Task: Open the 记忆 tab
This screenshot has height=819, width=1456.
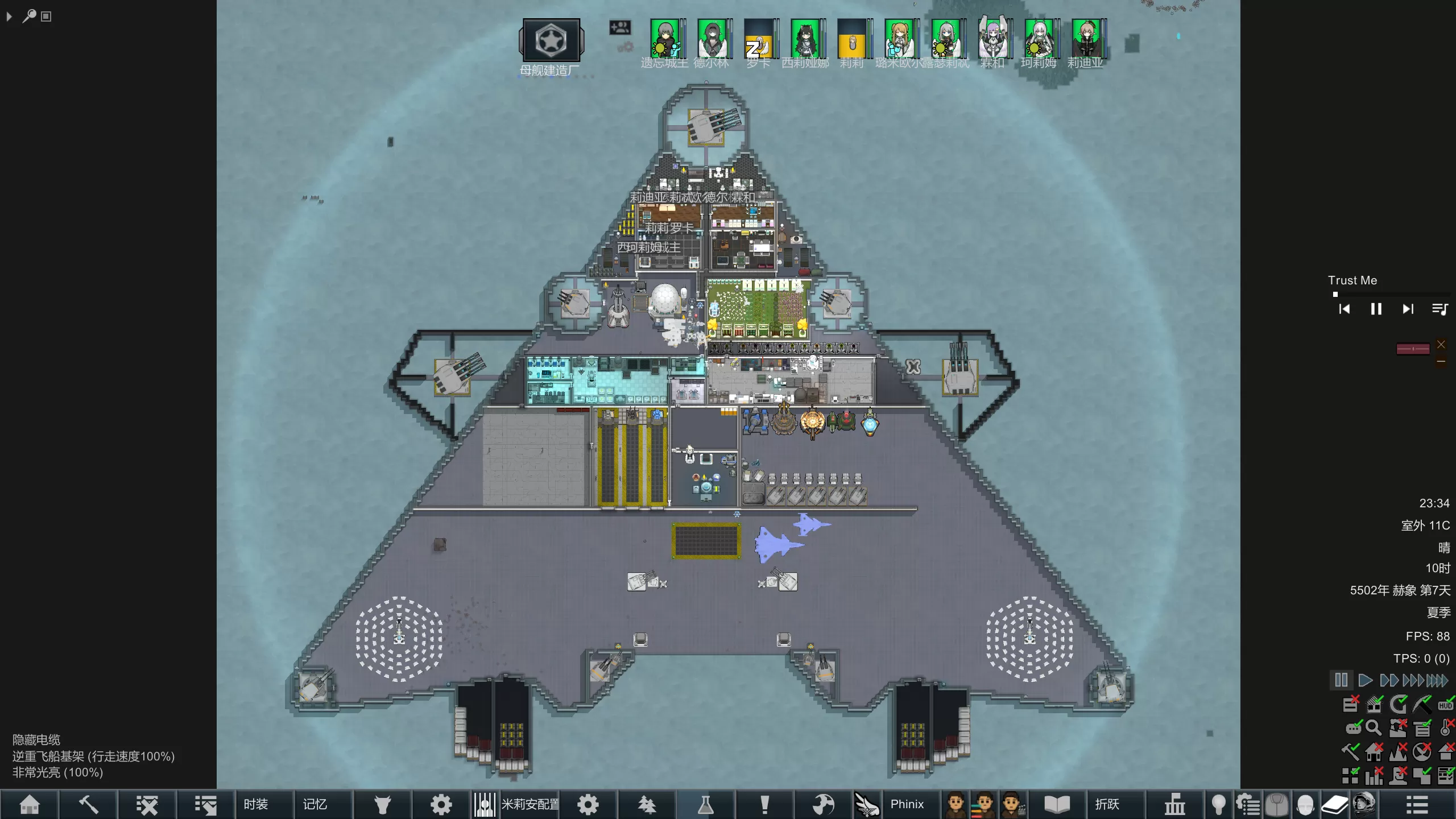Action: pos(315,804)
